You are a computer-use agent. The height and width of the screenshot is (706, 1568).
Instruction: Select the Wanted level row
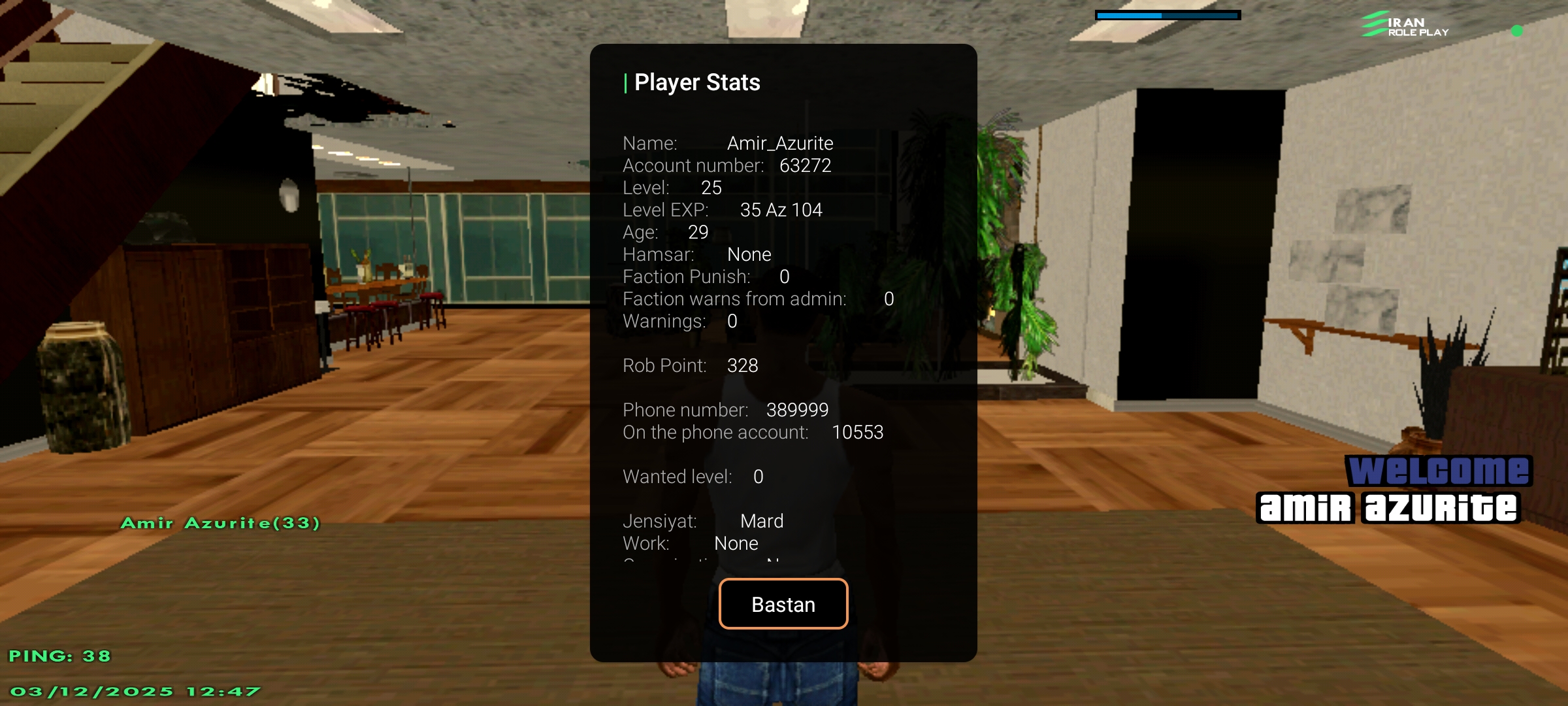click(x=692, y=477)
